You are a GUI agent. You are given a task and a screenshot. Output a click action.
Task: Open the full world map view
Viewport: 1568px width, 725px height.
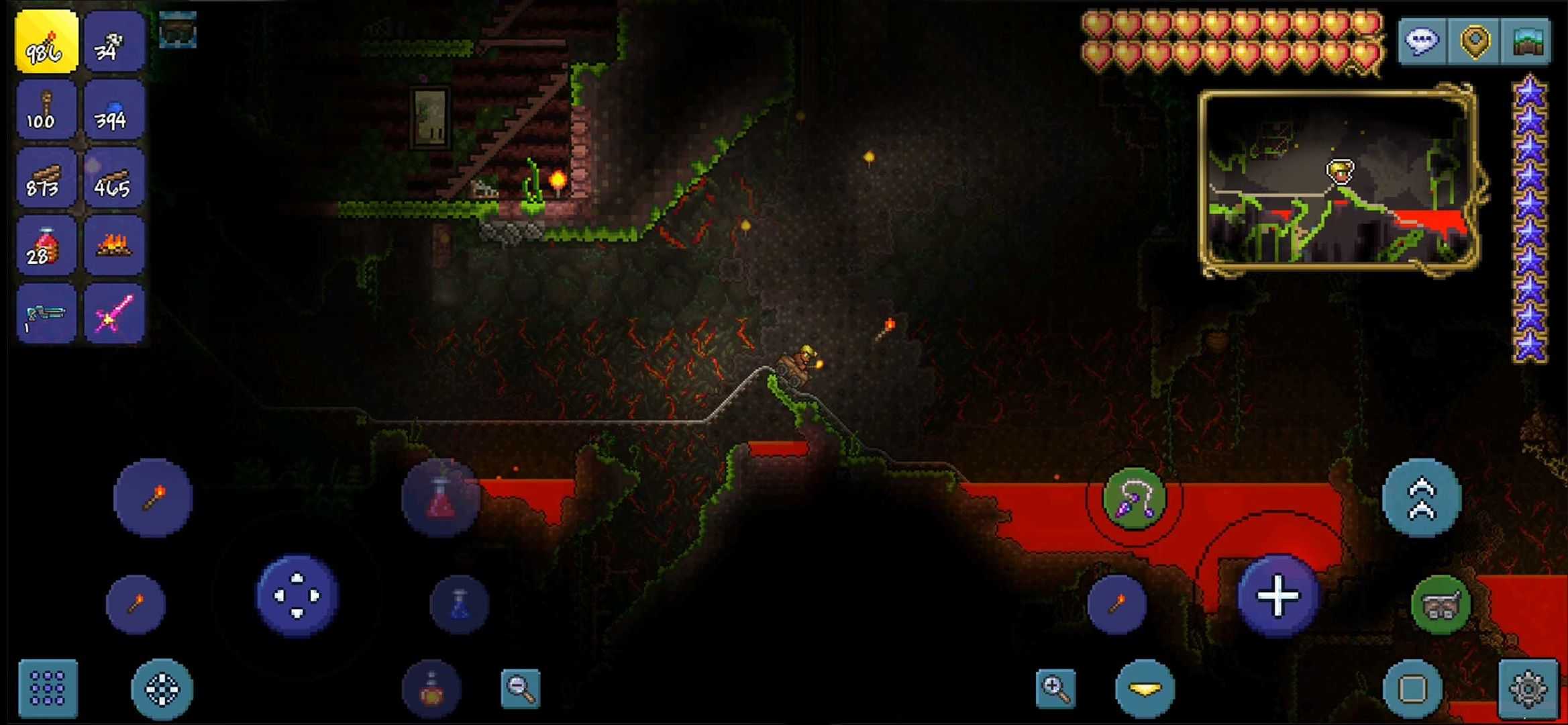pyautogui.click(x=1528, y=42)
